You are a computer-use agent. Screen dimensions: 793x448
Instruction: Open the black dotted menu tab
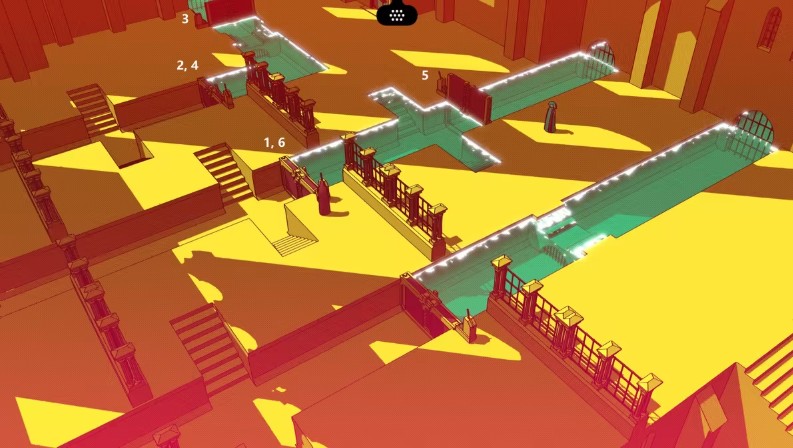(x=396, y=14)
